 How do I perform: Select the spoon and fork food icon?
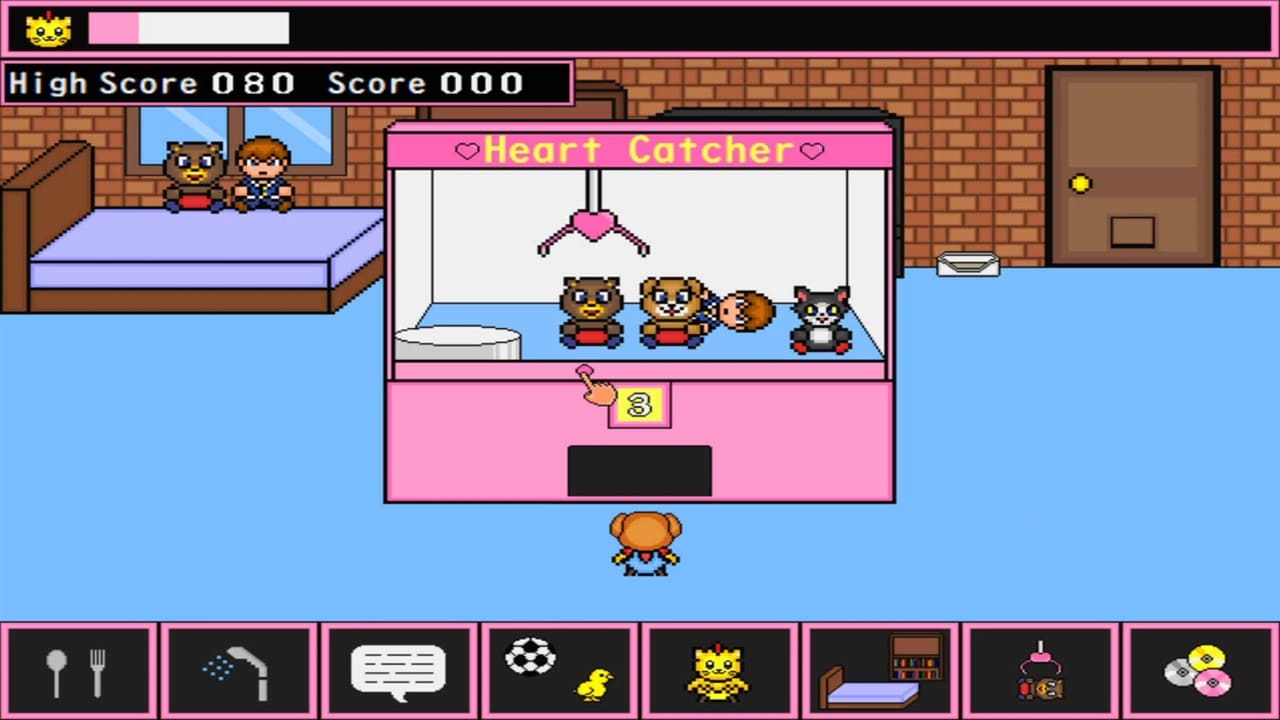[x=80, y=670]
